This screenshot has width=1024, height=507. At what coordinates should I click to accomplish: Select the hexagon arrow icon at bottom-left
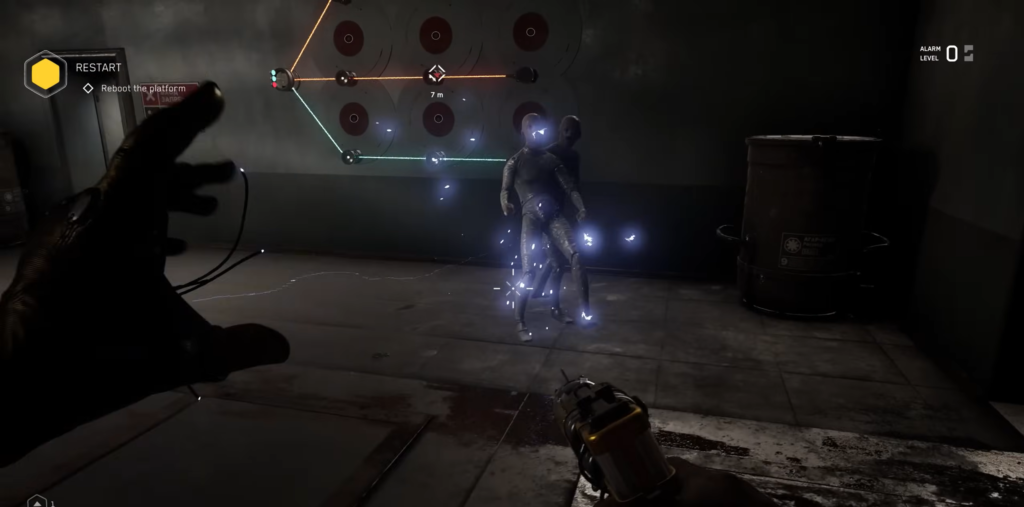(x=37, y=500)
